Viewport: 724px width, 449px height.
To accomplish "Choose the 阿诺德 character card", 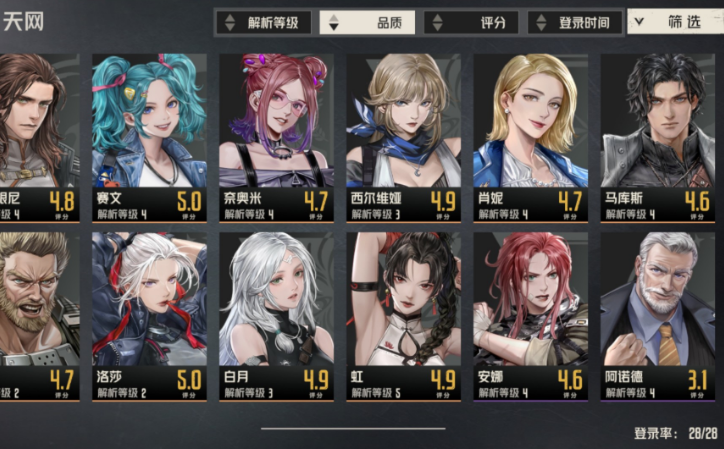I will 657,317.
